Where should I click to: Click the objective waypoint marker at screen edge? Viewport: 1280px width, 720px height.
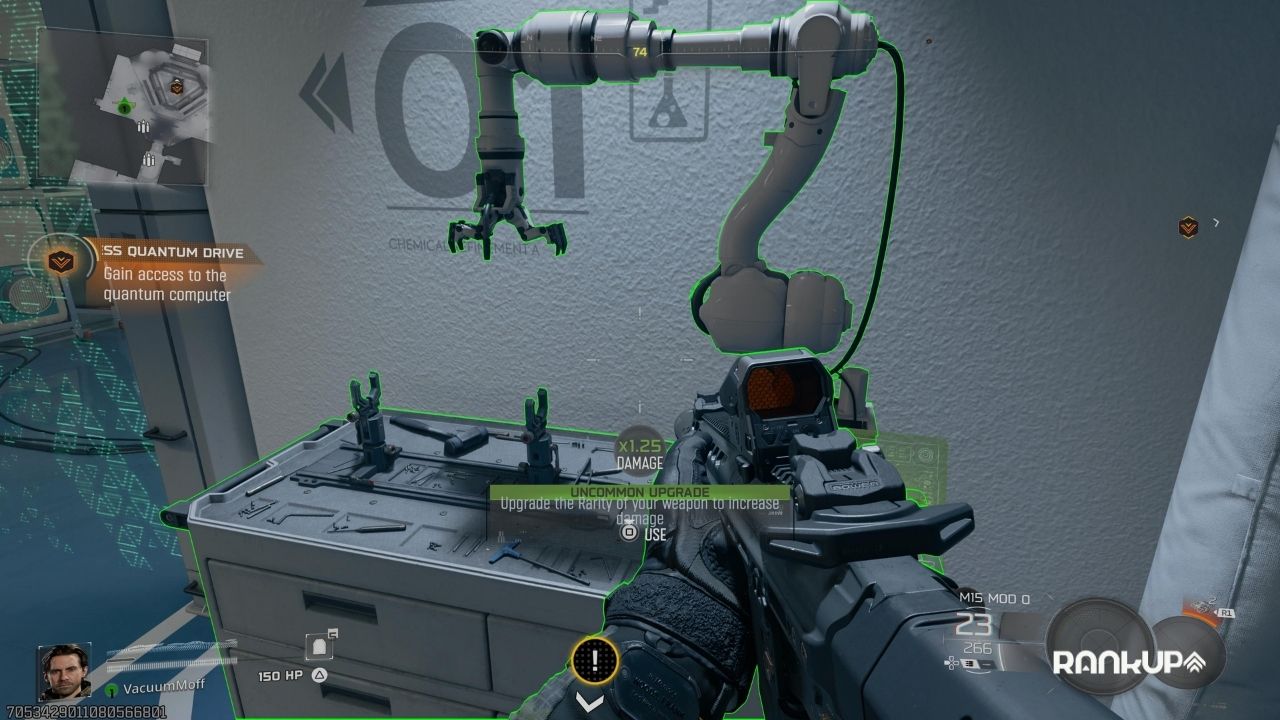pyautogui.click(x=1187, y=227)
